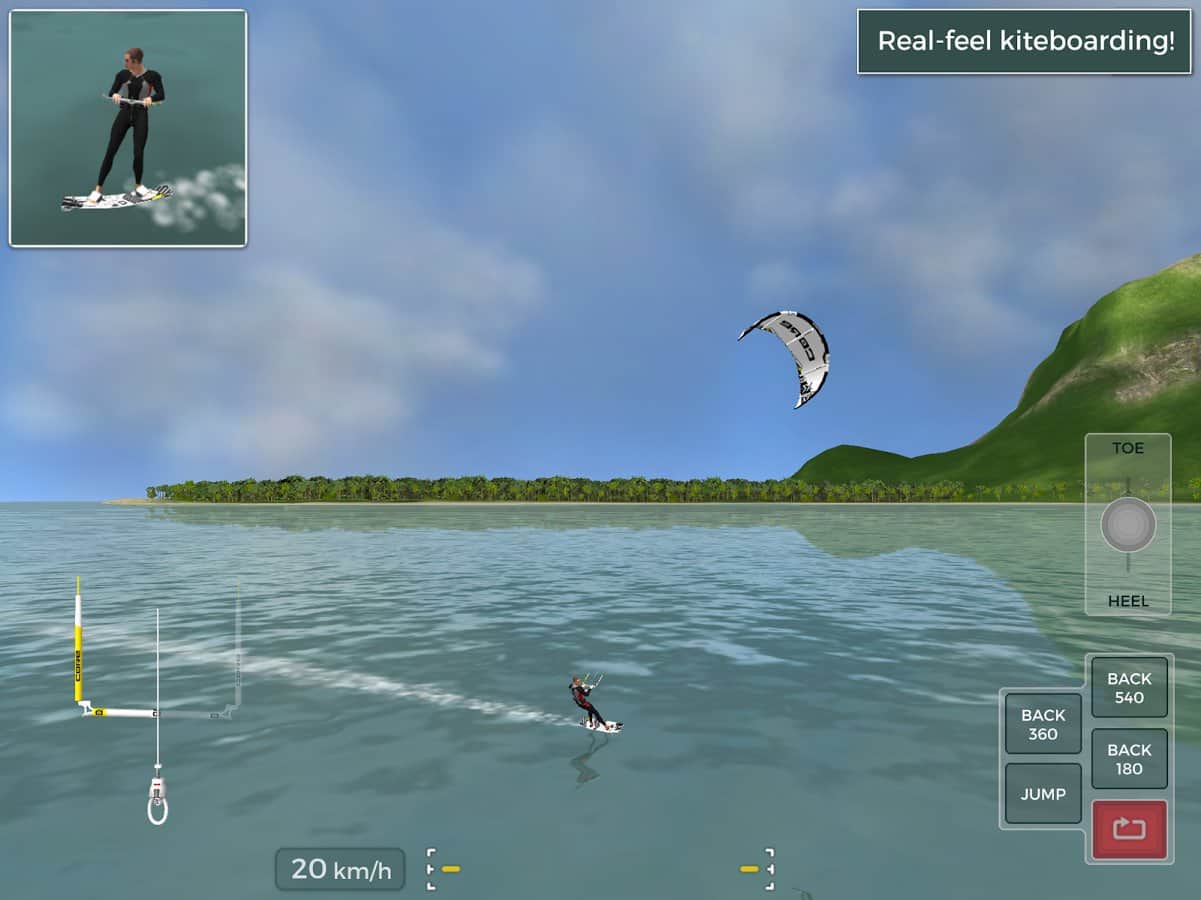1201x900 pixels.
Task: Trigger the Back 540 trick button
Action: coord(1129,687)
